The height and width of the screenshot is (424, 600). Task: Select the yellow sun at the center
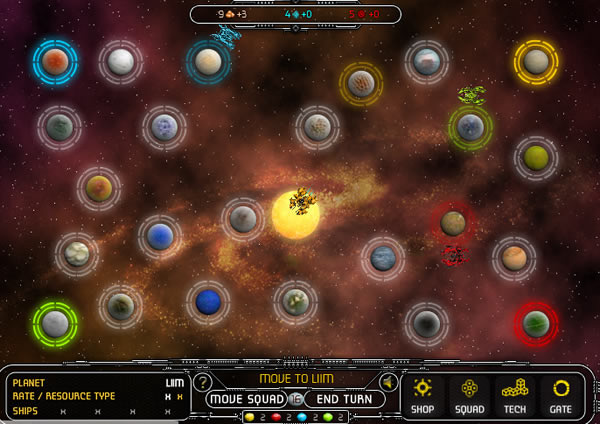point(296,215)
